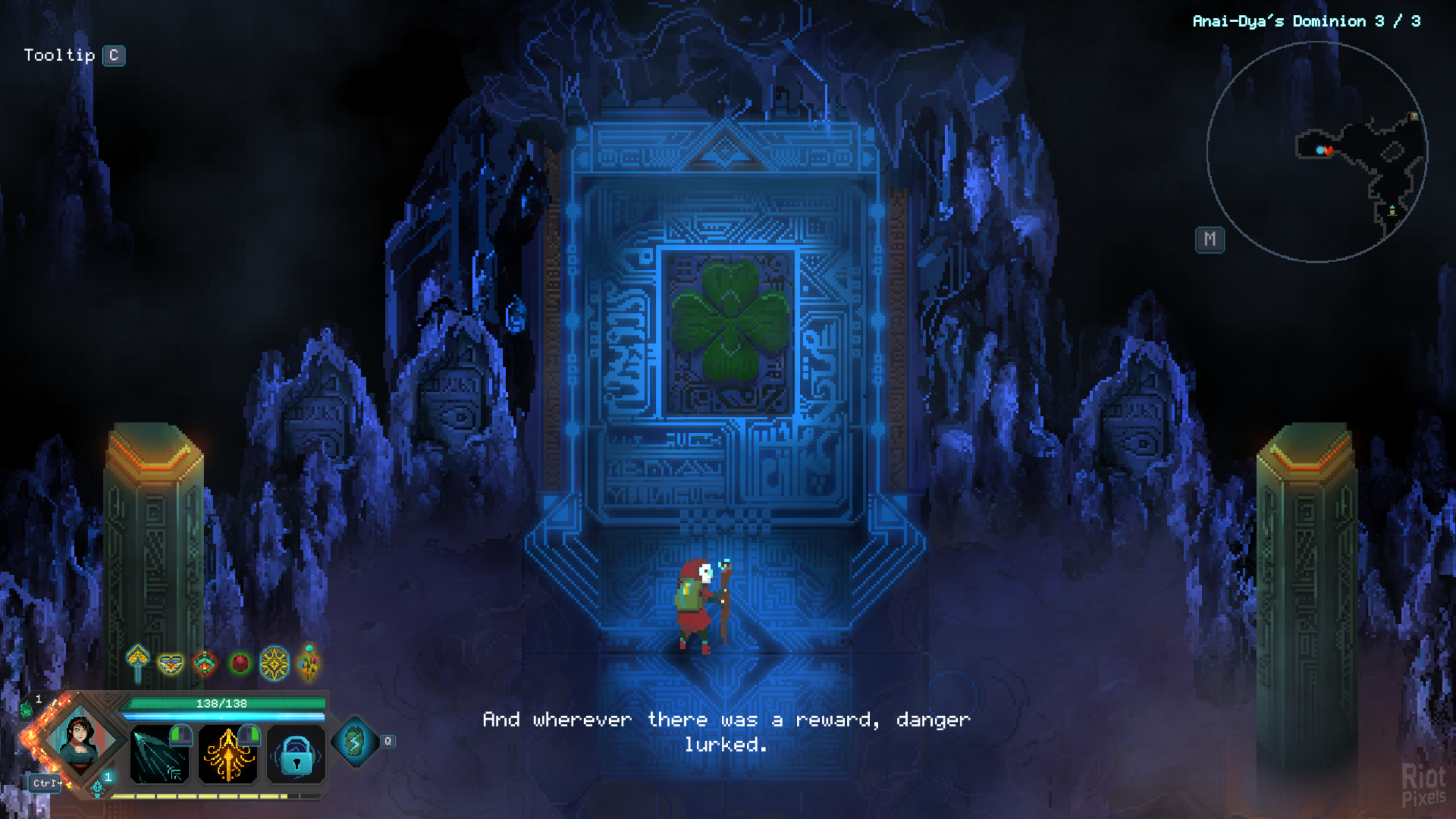Click the circular minimap
1456x819 pixels.
[x=1316, y=151]
